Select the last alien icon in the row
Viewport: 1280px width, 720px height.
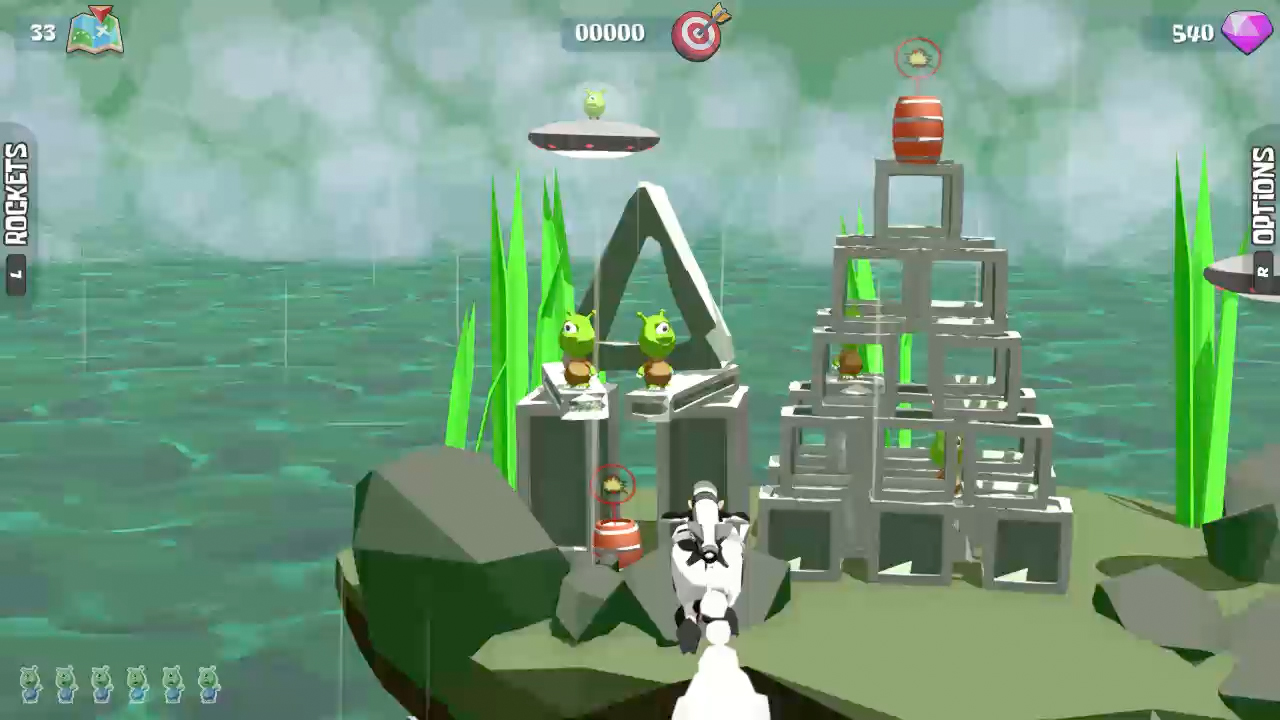207,686
